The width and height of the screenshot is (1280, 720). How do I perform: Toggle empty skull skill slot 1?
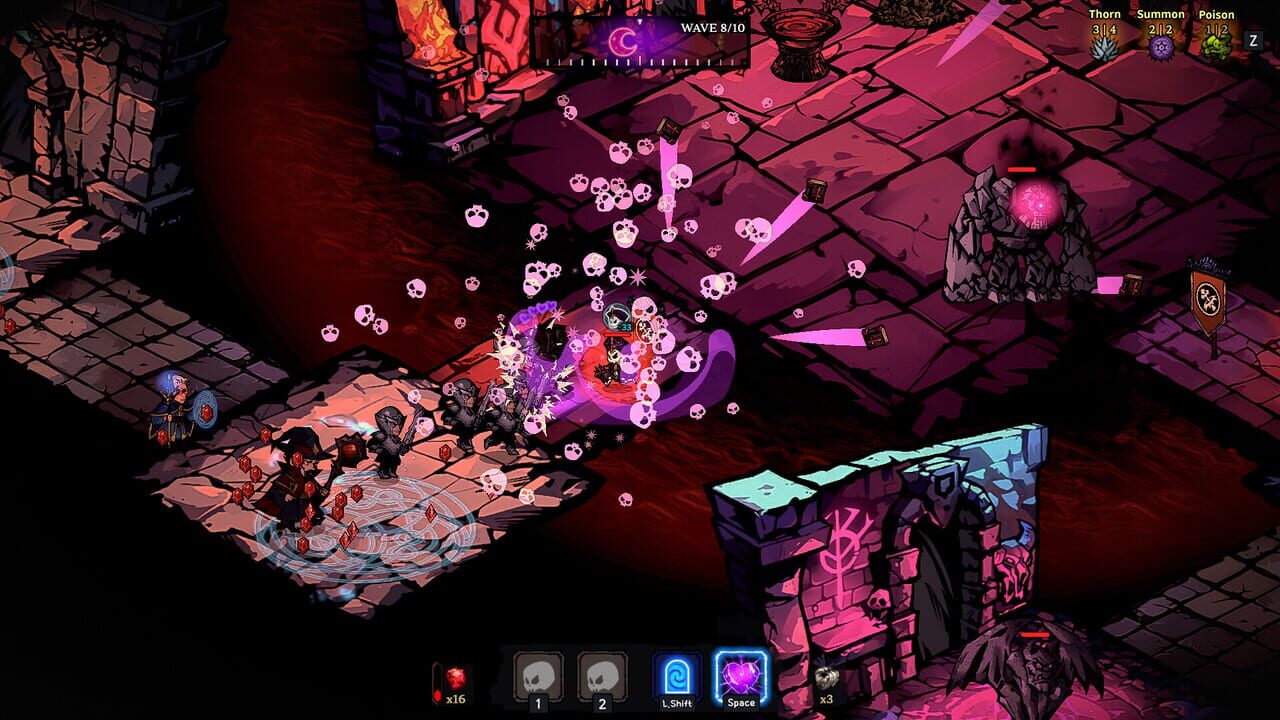click(x=537, y=676)
